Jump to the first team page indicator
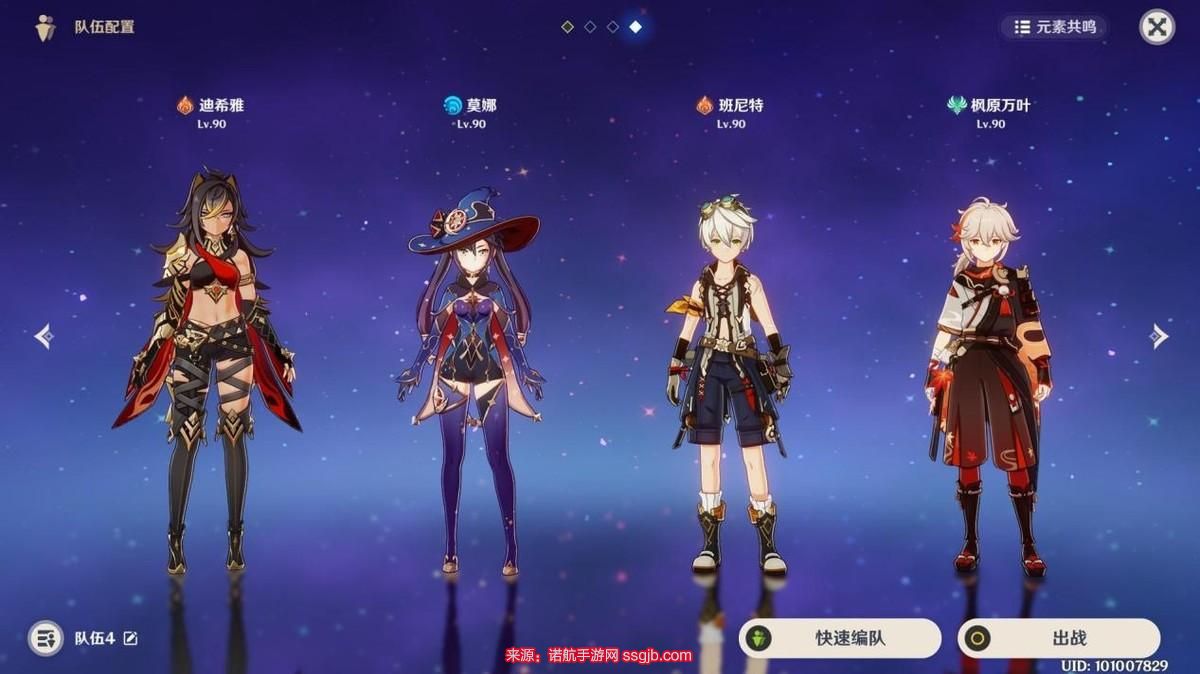Image resolution: width=1200 pixels, height=674 pixels. pyautogui.click(x=567, y=27)
